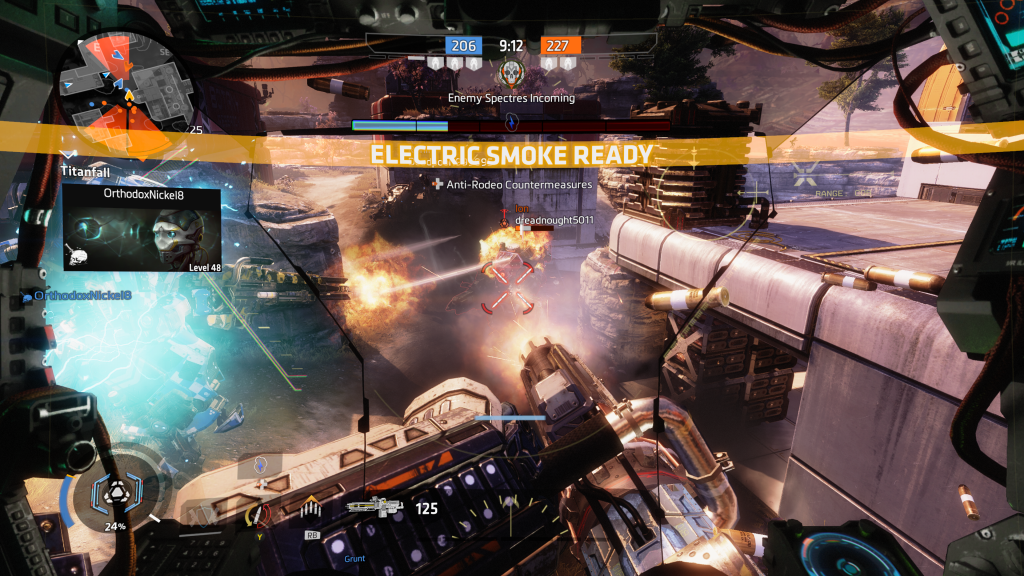
Task: Click the blue OrthodoxNickel8 ally name tag
Action: click(x=82, y=295)
